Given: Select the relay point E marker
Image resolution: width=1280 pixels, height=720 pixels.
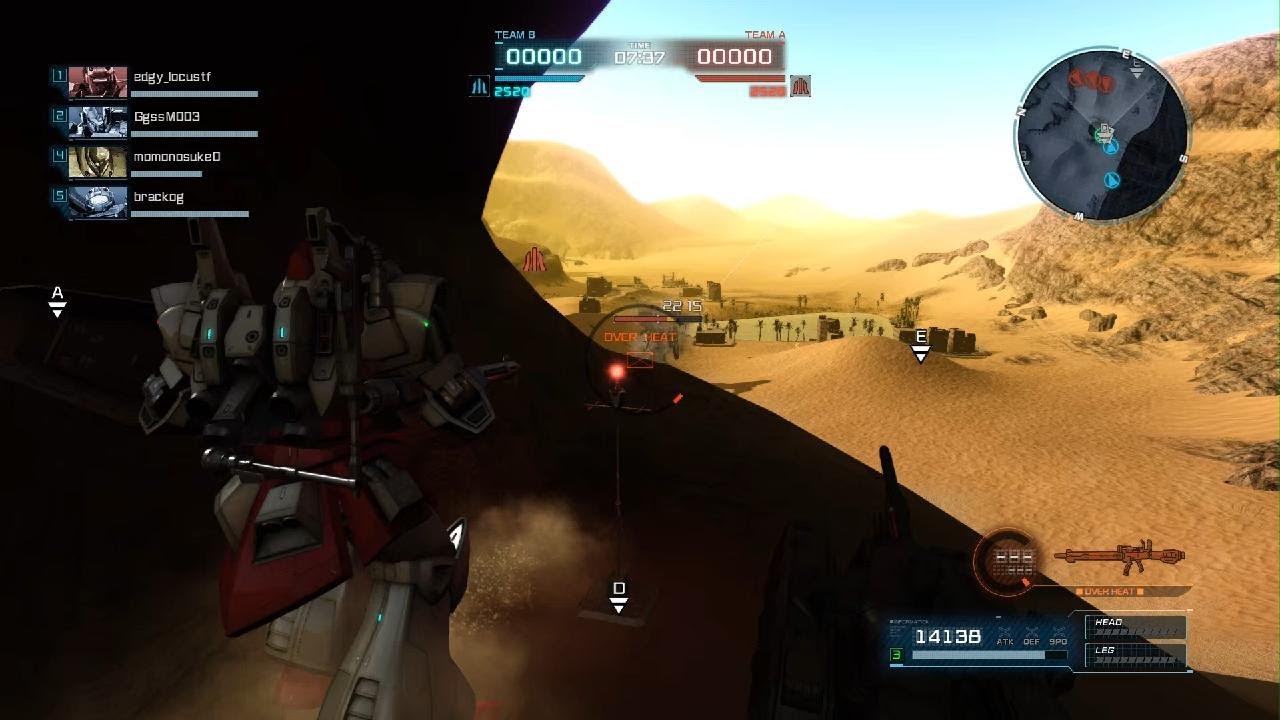Looking at the screenshot, I should click(921, 344).
